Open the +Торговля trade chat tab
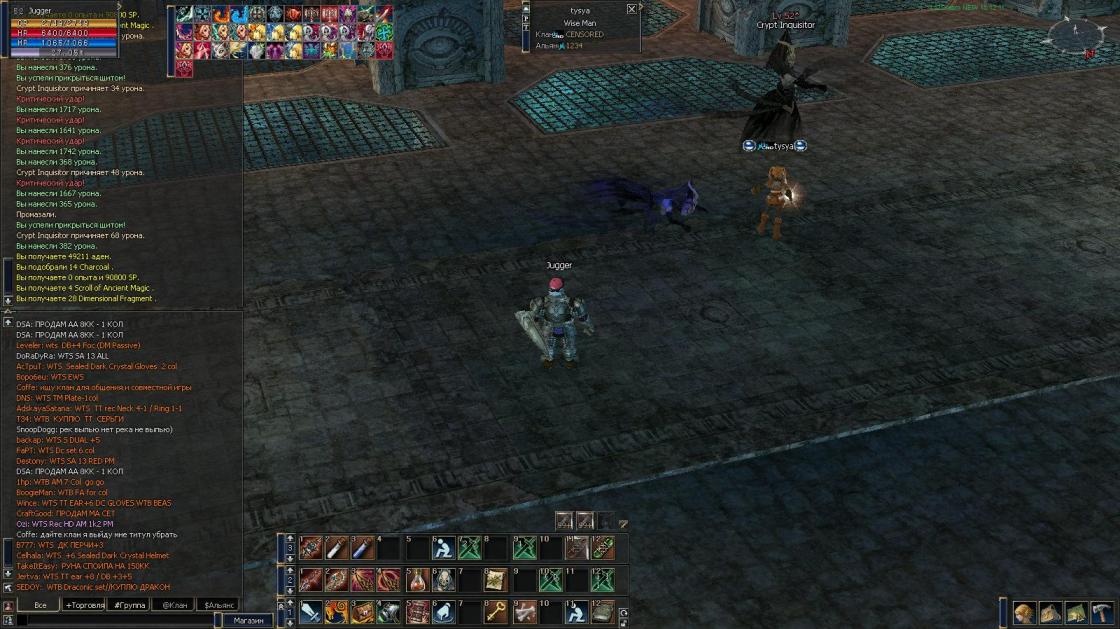Viewport: 1120px width, 629px height. point(84,605)
